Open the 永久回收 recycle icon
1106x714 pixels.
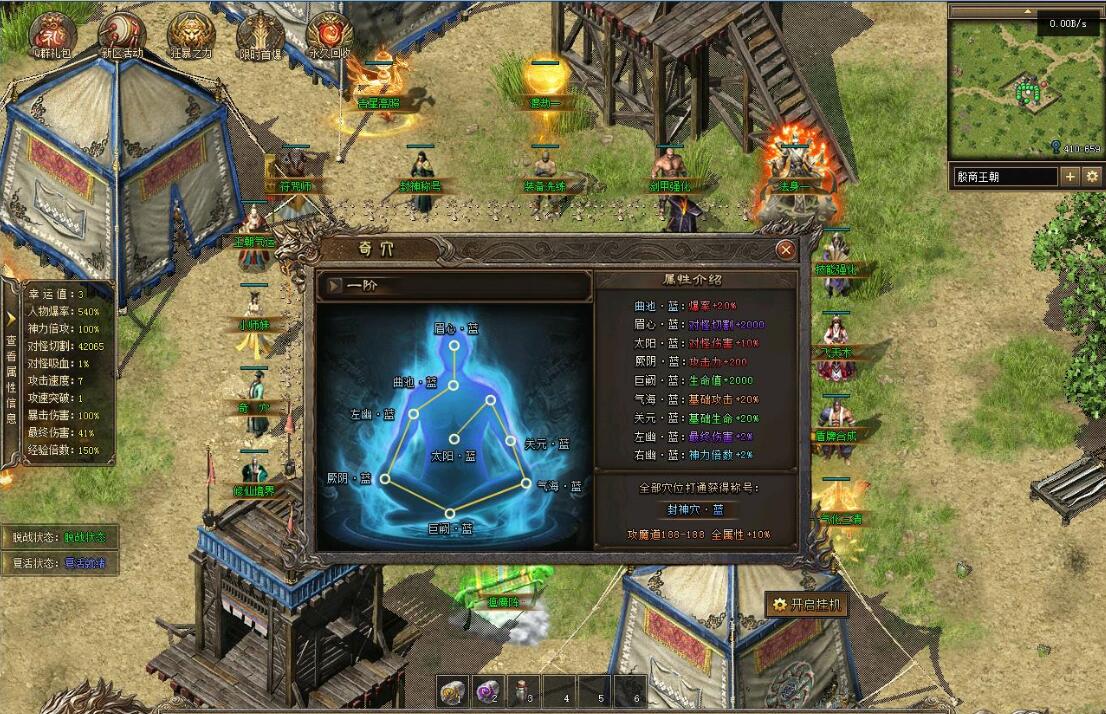329,32
